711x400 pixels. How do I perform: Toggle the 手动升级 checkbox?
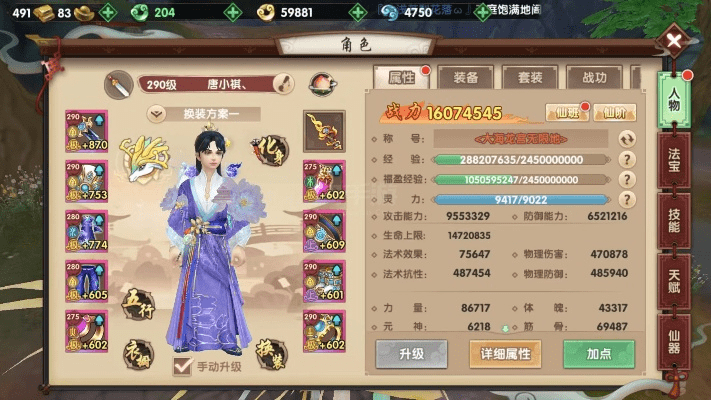[x=183, y=366]
